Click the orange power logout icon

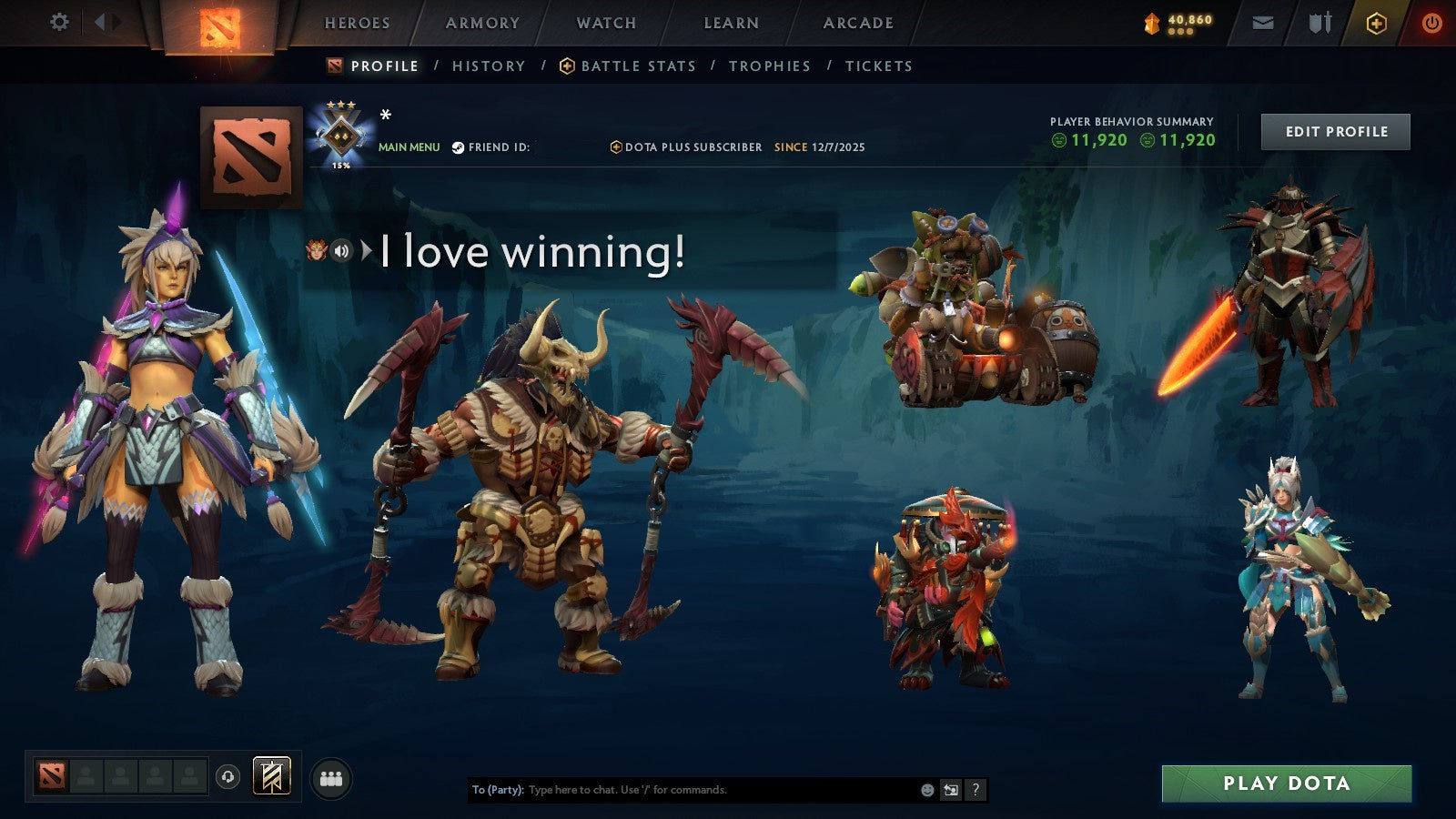(1431, 23)
